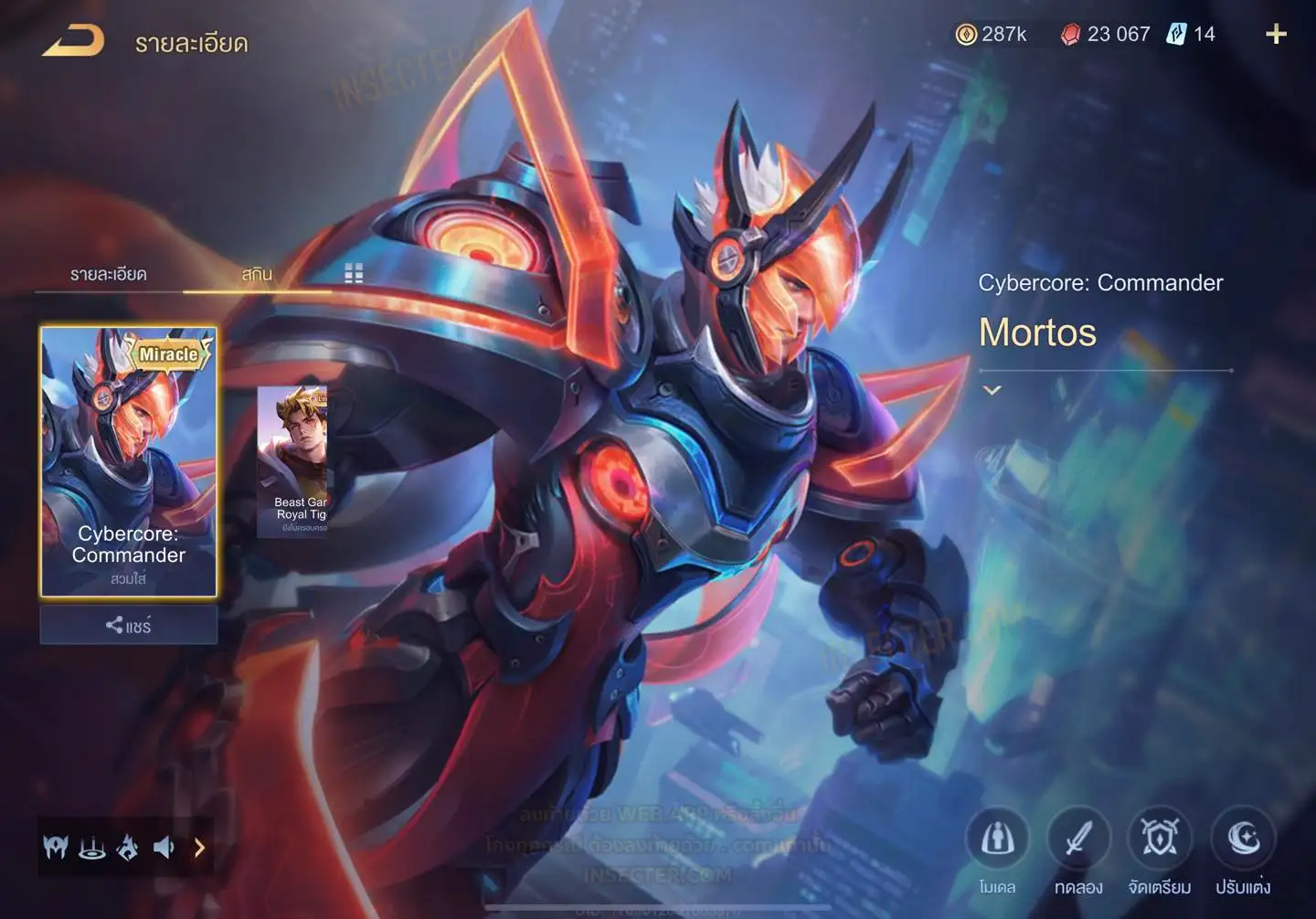Screen dimensions: 1316x919
Task: Switch to the รายละเอียด tab
Action: [x=108, y=274]
